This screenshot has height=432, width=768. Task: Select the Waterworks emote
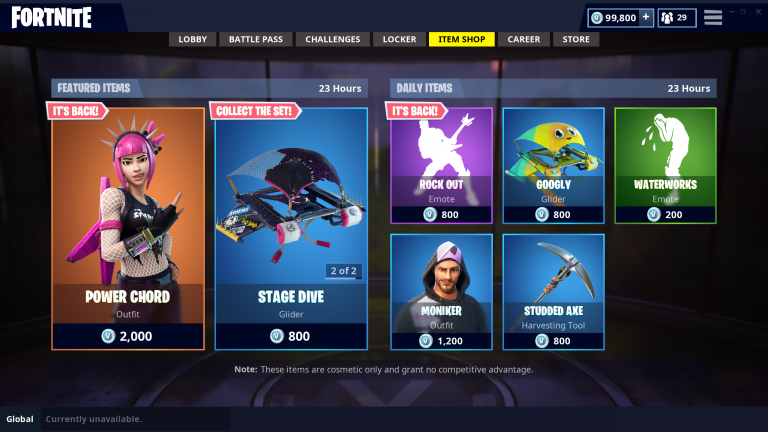pos(665,165)
